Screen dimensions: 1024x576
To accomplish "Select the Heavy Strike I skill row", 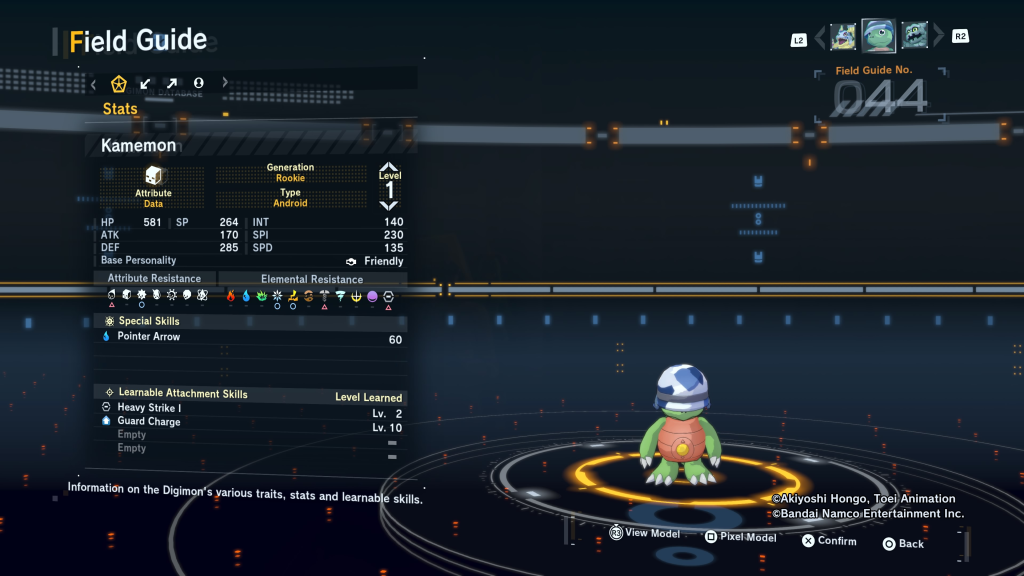I will pos(250,408).
